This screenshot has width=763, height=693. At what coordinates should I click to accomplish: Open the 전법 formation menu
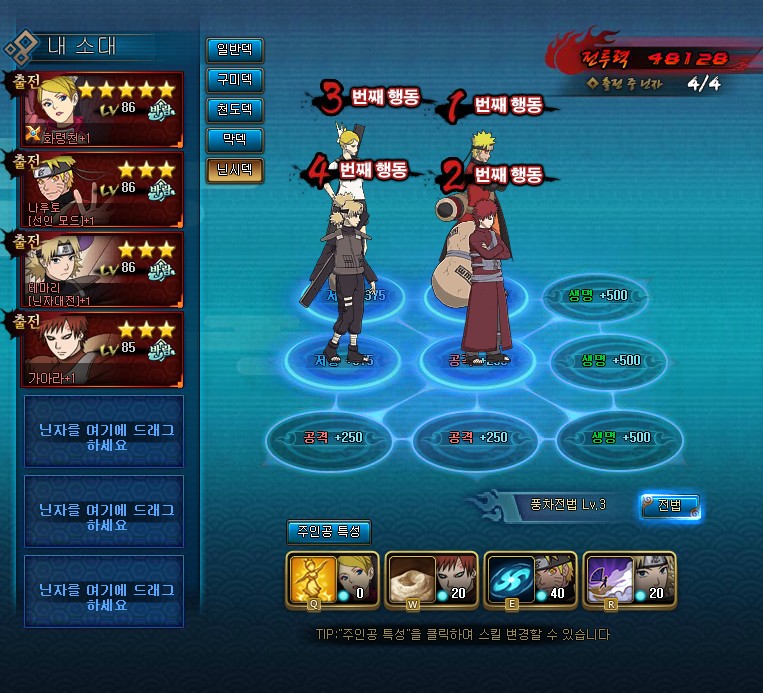669,506
